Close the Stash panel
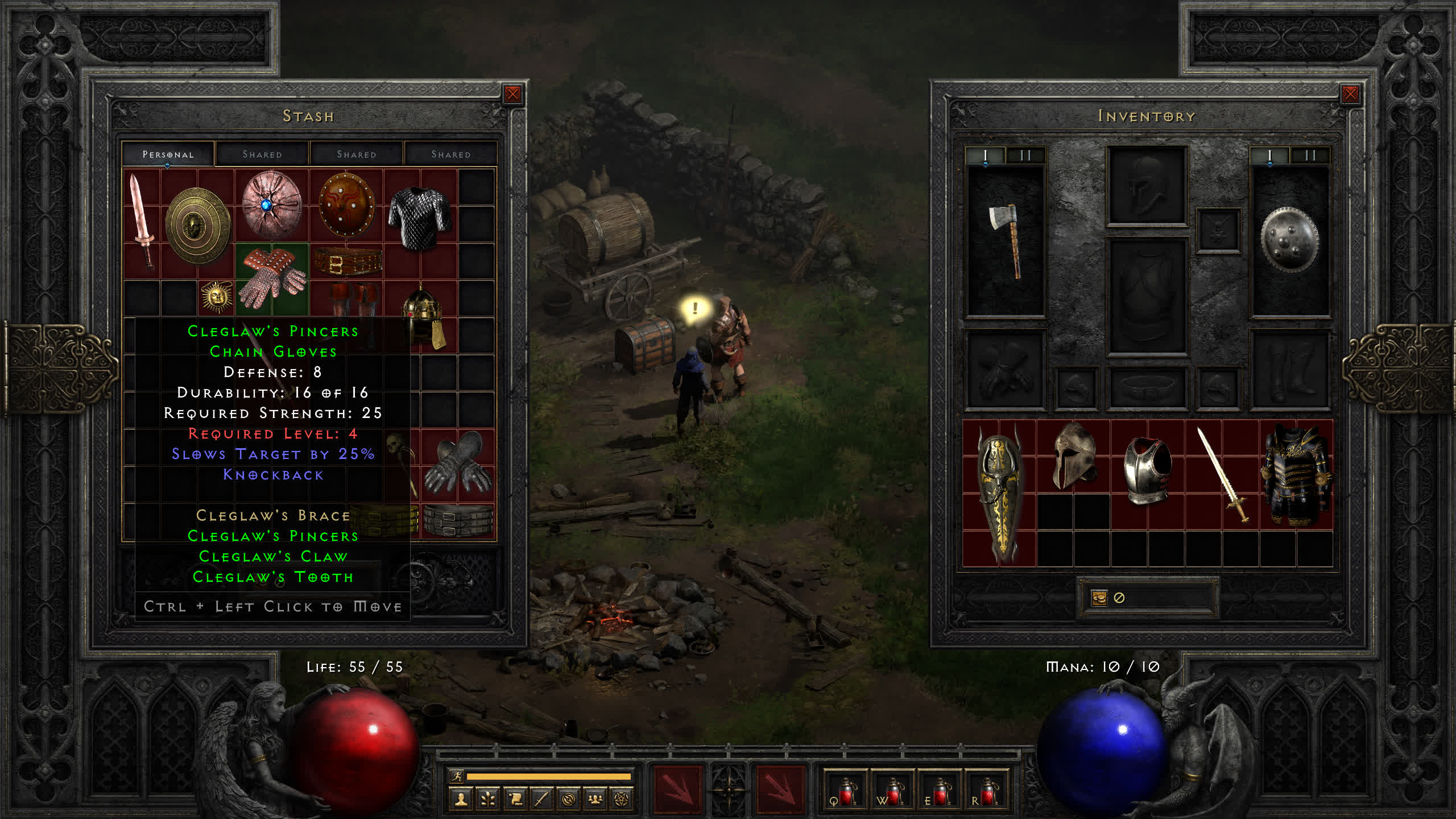The image size is (1456, 819). pyautogui.click(x=512, y=94)
